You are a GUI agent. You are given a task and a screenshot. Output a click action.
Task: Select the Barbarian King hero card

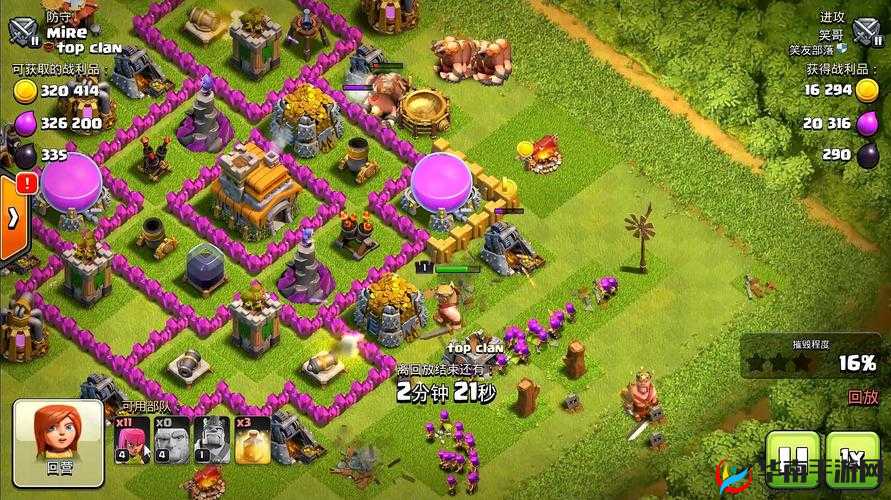point(210,439)
